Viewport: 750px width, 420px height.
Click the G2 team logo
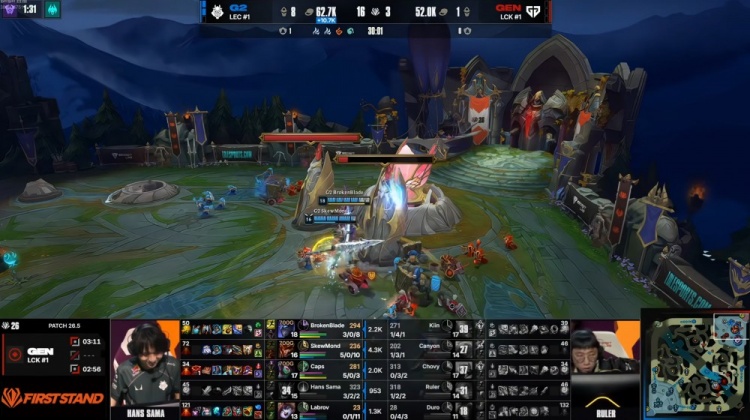pyautogui.click(x=224, y=11)
